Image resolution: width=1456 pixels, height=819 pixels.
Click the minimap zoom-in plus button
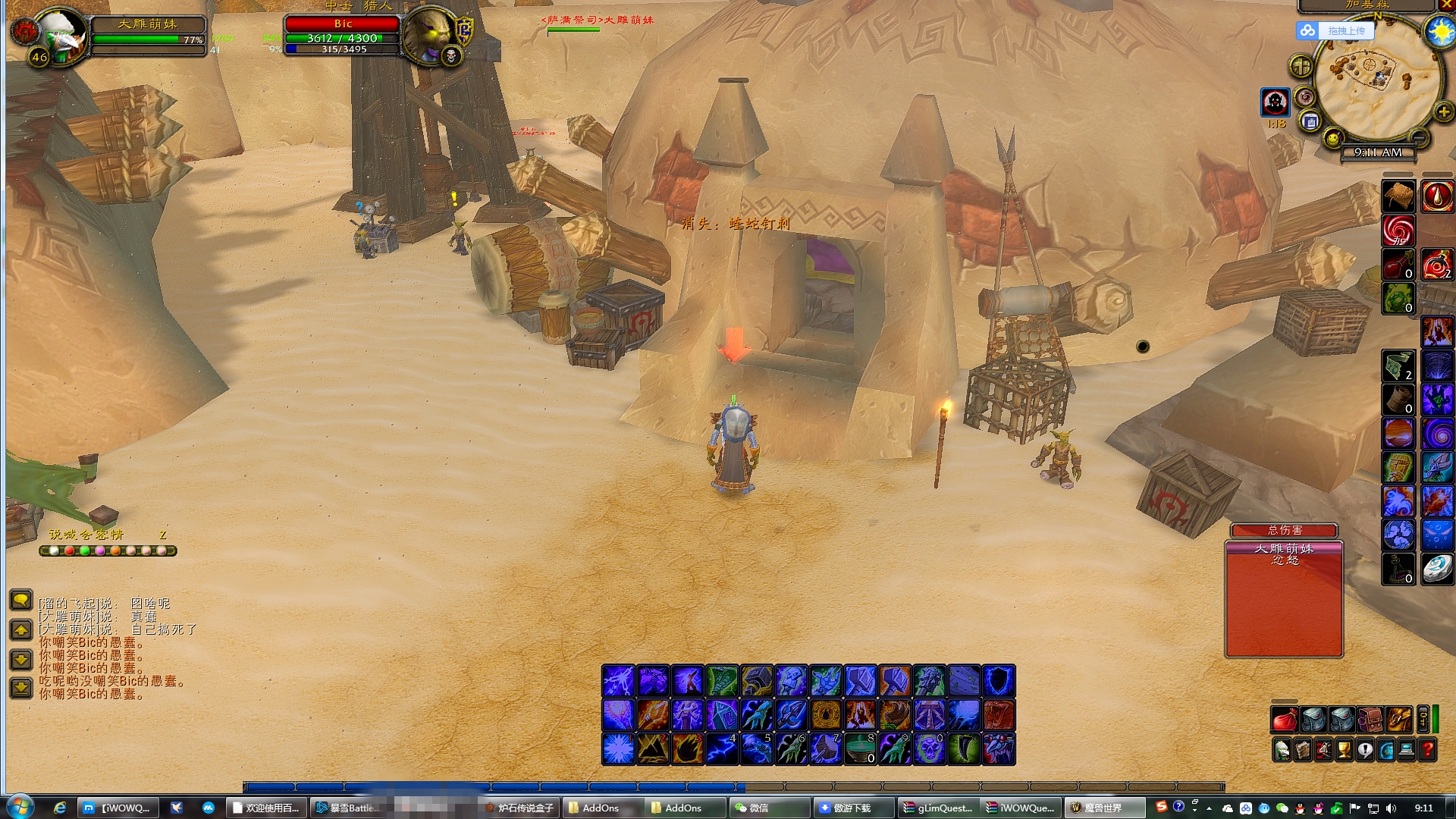pos(1443,112)
